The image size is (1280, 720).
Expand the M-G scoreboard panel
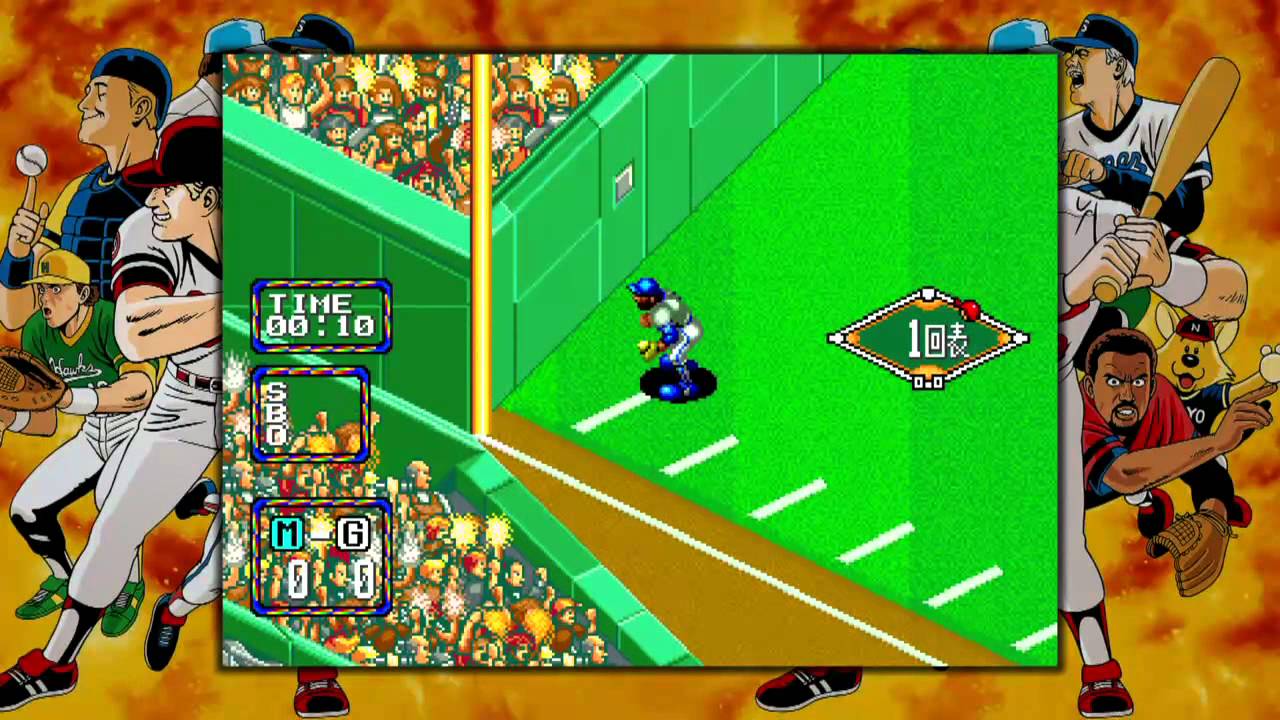(x=322, y=556)
